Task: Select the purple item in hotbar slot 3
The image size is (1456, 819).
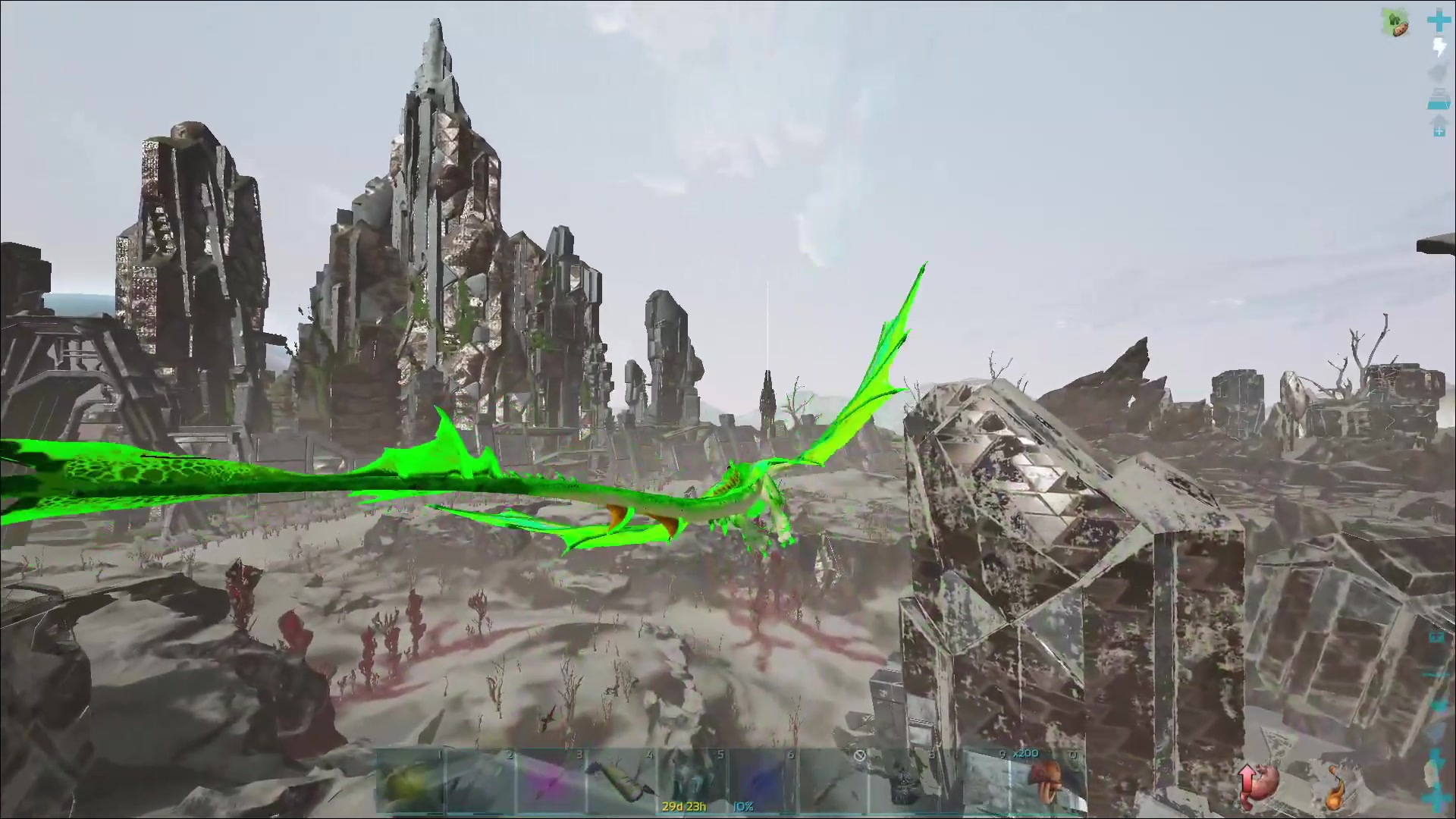Action: point(551,783)
